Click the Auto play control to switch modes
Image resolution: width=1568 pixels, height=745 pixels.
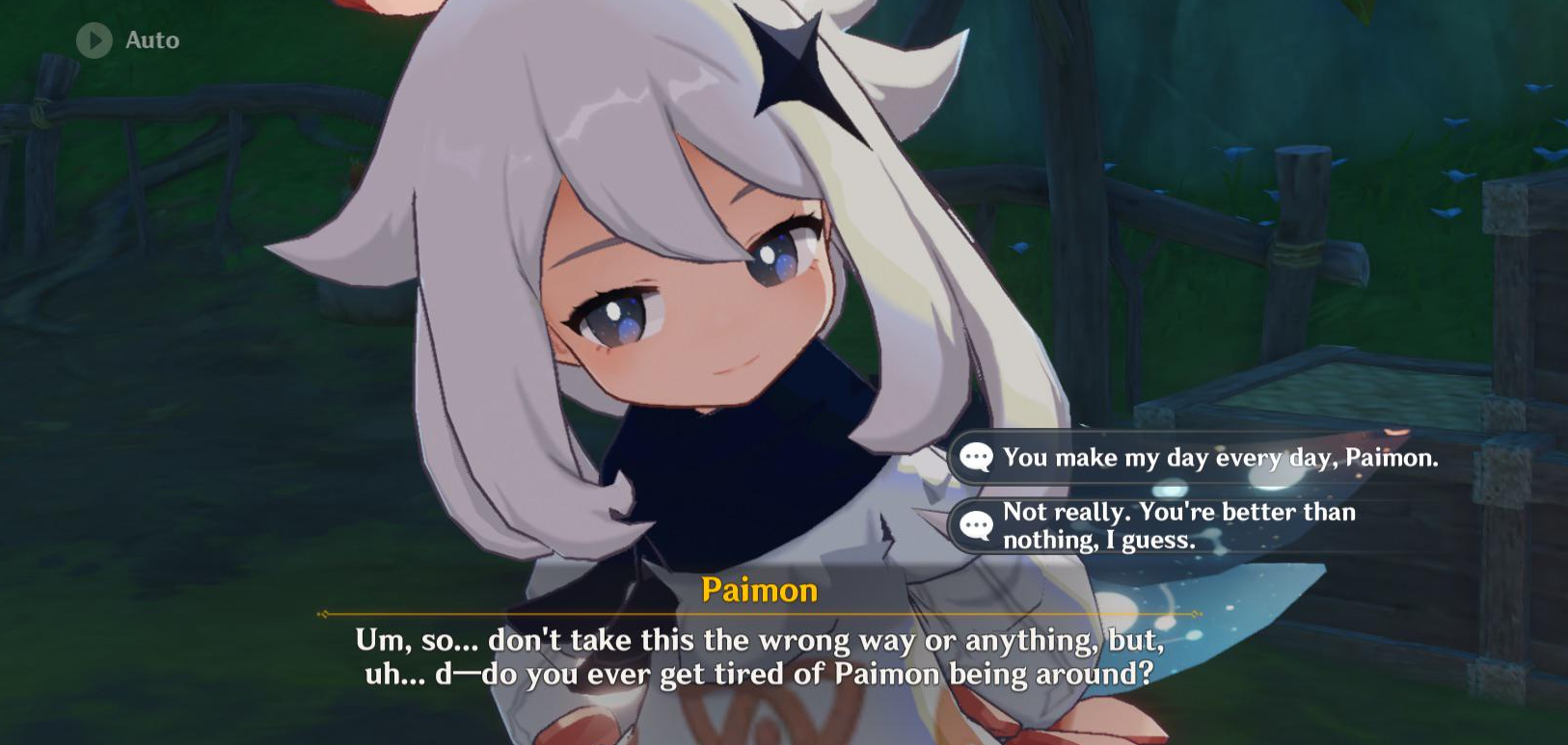[125, 40]
